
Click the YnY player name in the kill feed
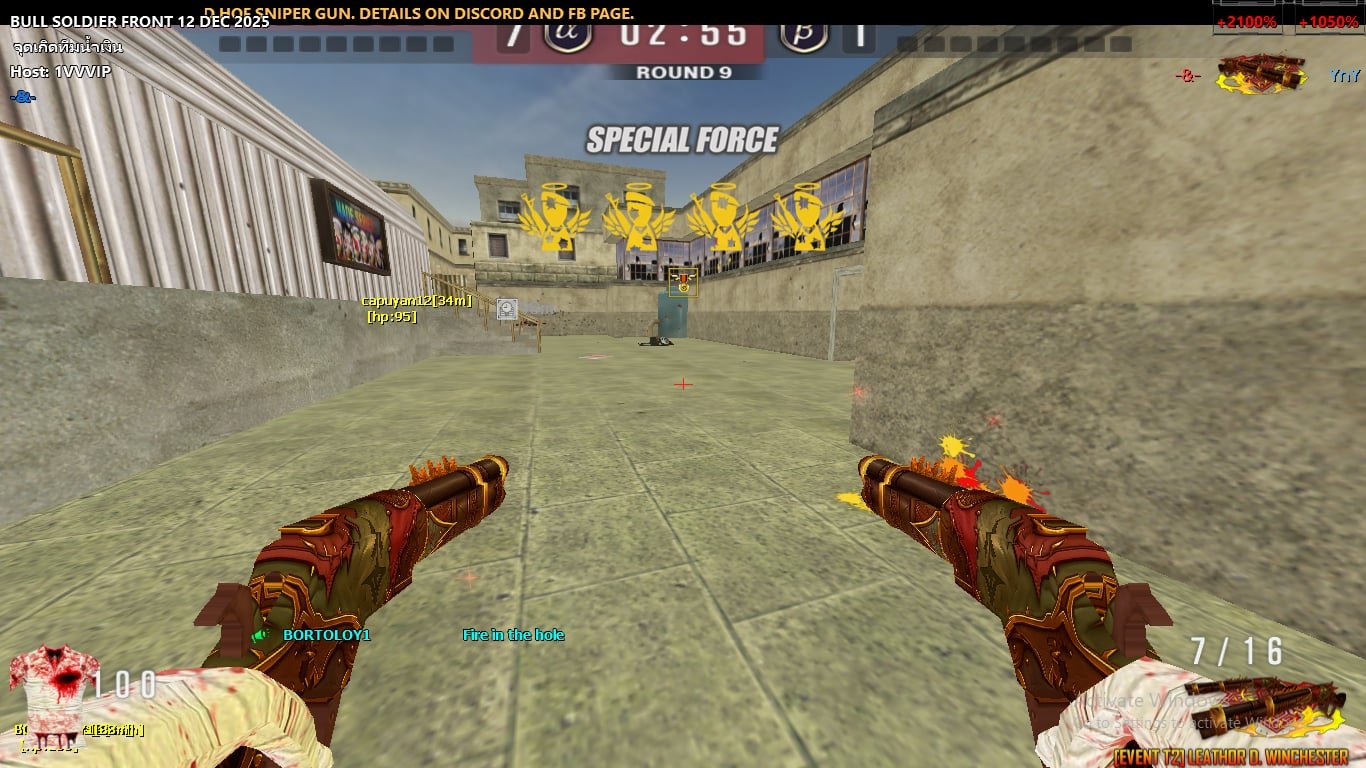tap(1345, 75)
